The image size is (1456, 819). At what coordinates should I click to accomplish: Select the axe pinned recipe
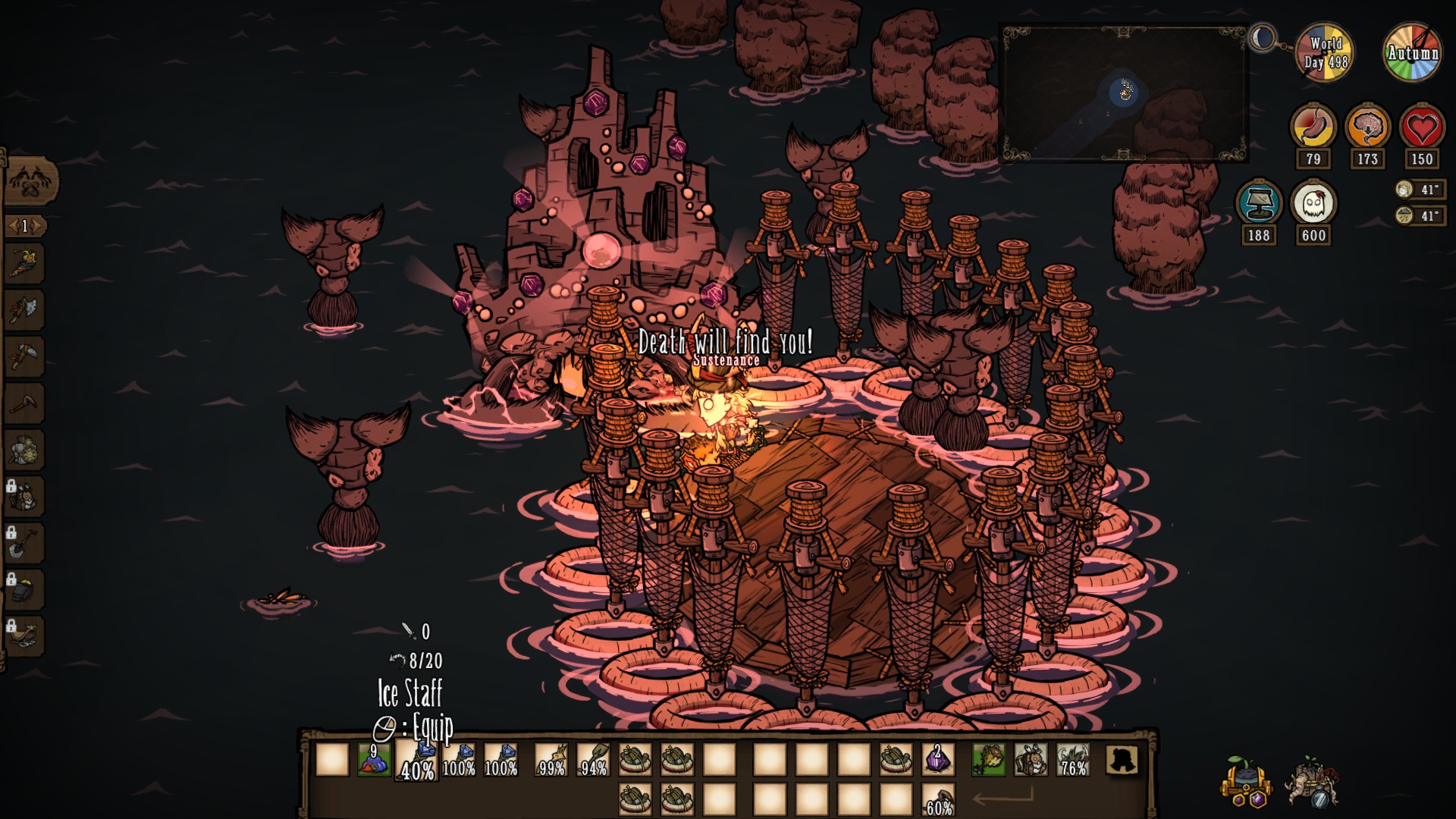(x=24, y=309)
